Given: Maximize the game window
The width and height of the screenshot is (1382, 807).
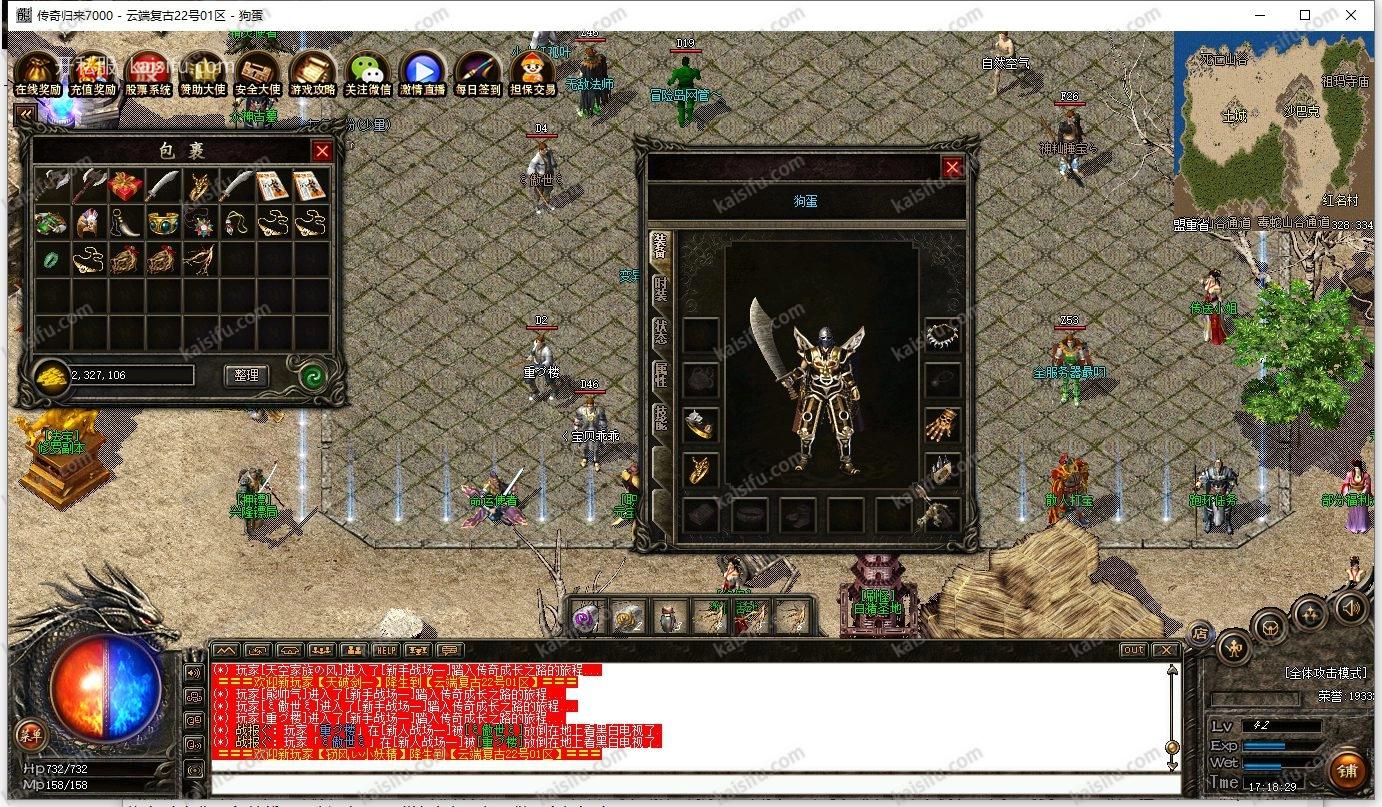Looking at the screenshot, I should (1305, 15).
